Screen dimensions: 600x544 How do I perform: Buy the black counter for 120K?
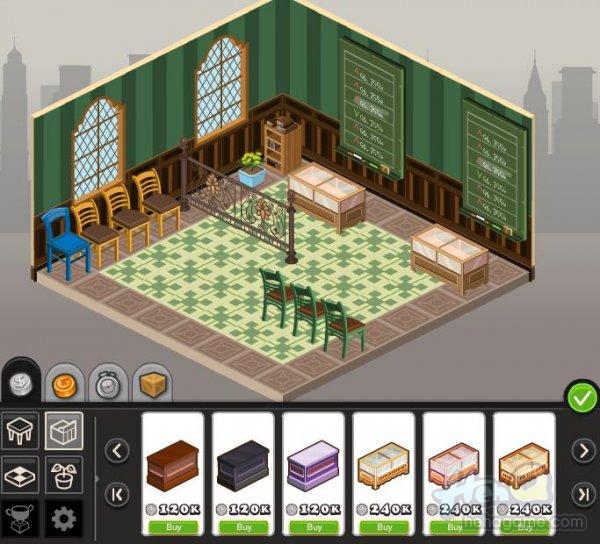point(243,526)
